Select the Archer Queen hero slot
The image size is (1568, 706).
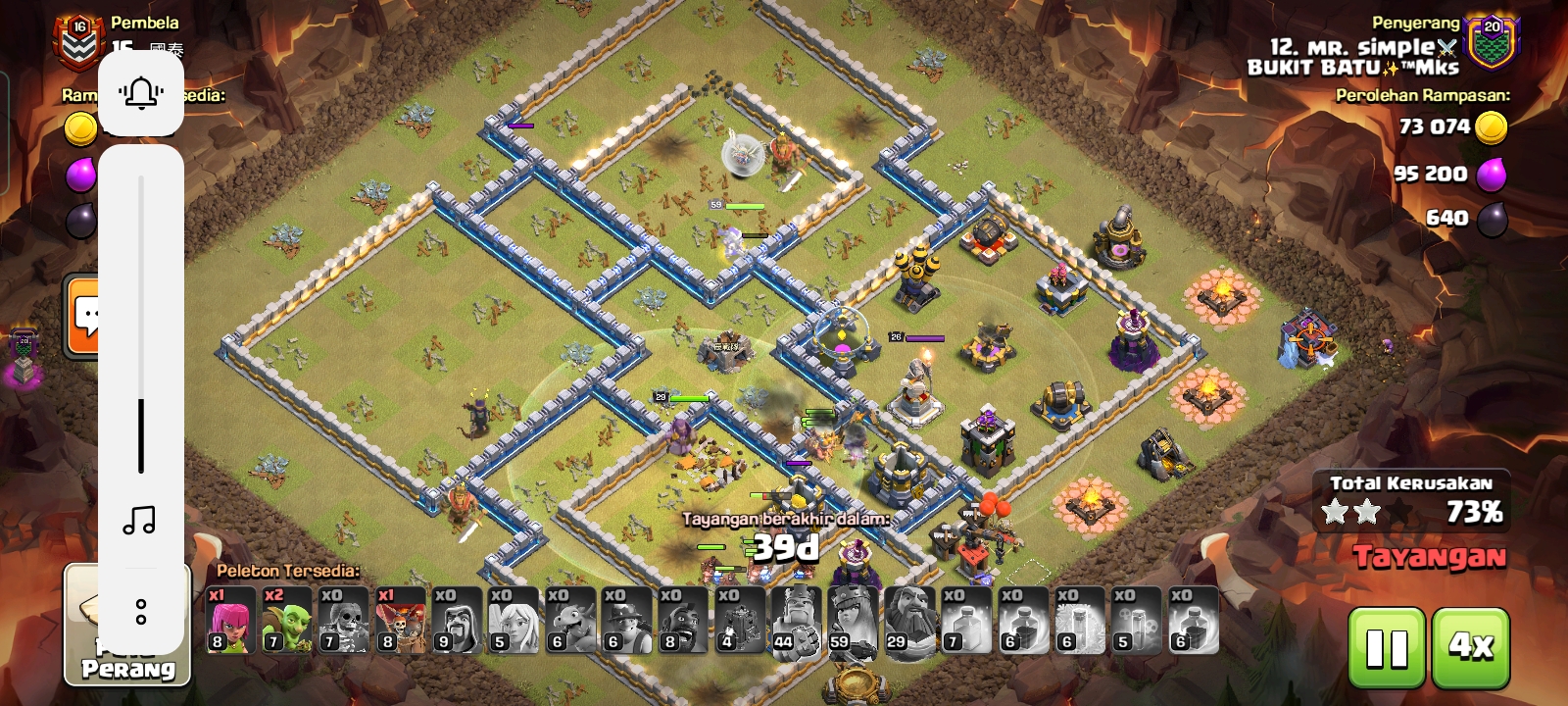click(x=852, y=620)
